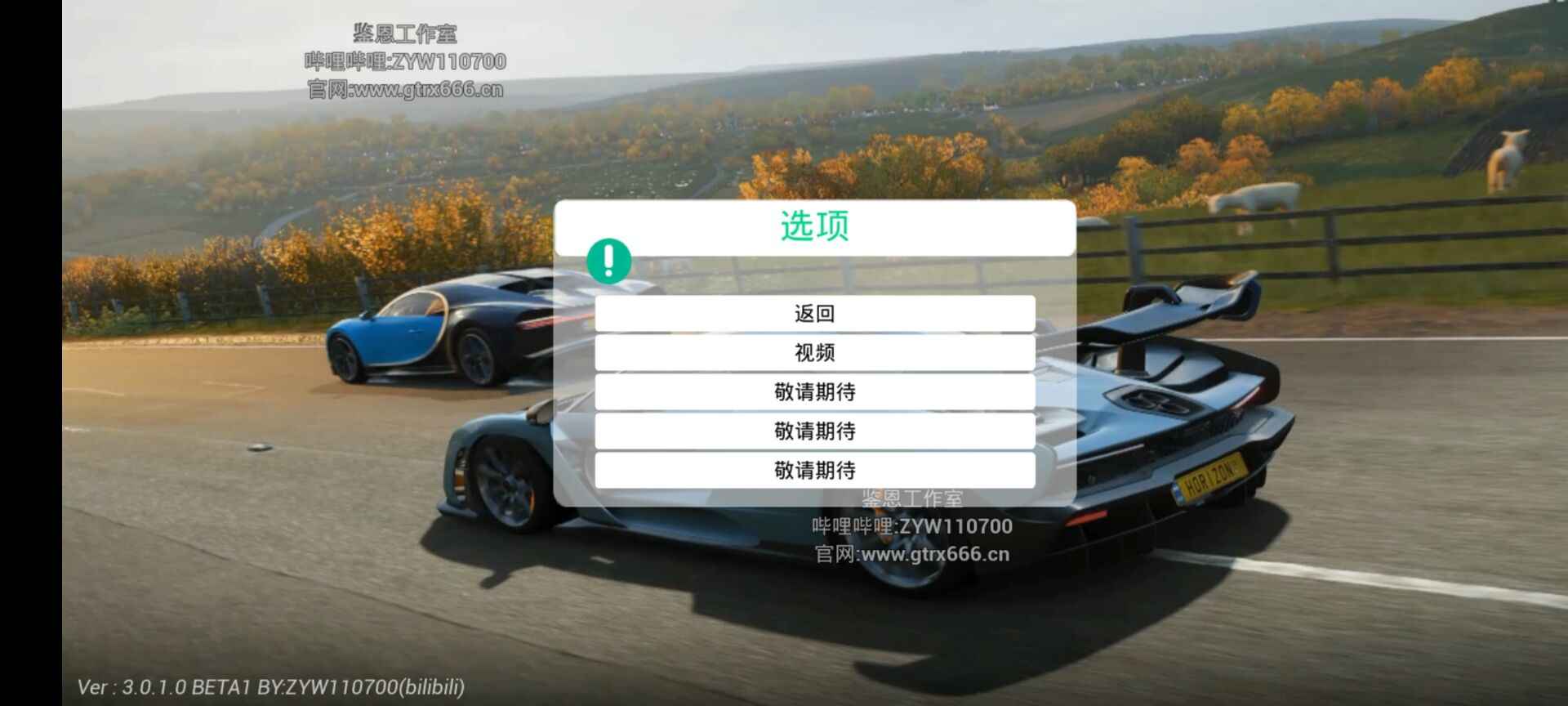Click the bottom 敬请期待 button
This screenshot has width=1568, height=706.
coord(815,470)
